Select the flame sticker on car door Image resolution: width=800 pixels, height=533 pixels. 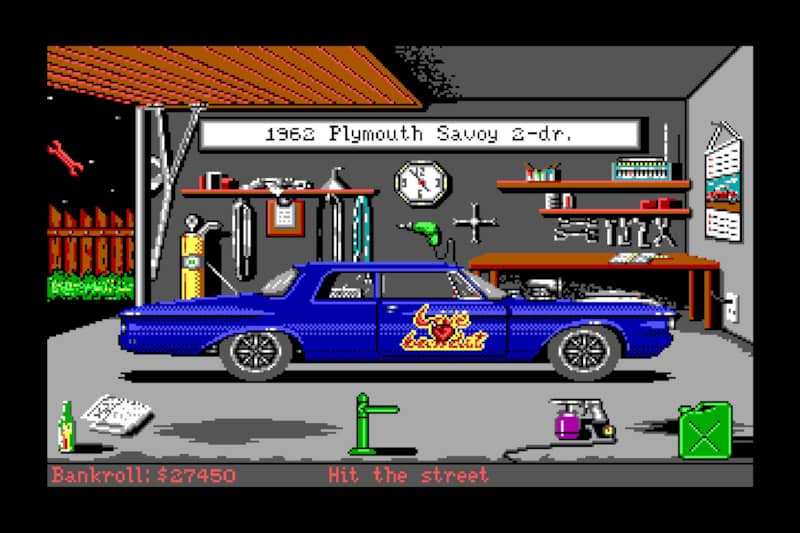[x=443, y=328]
